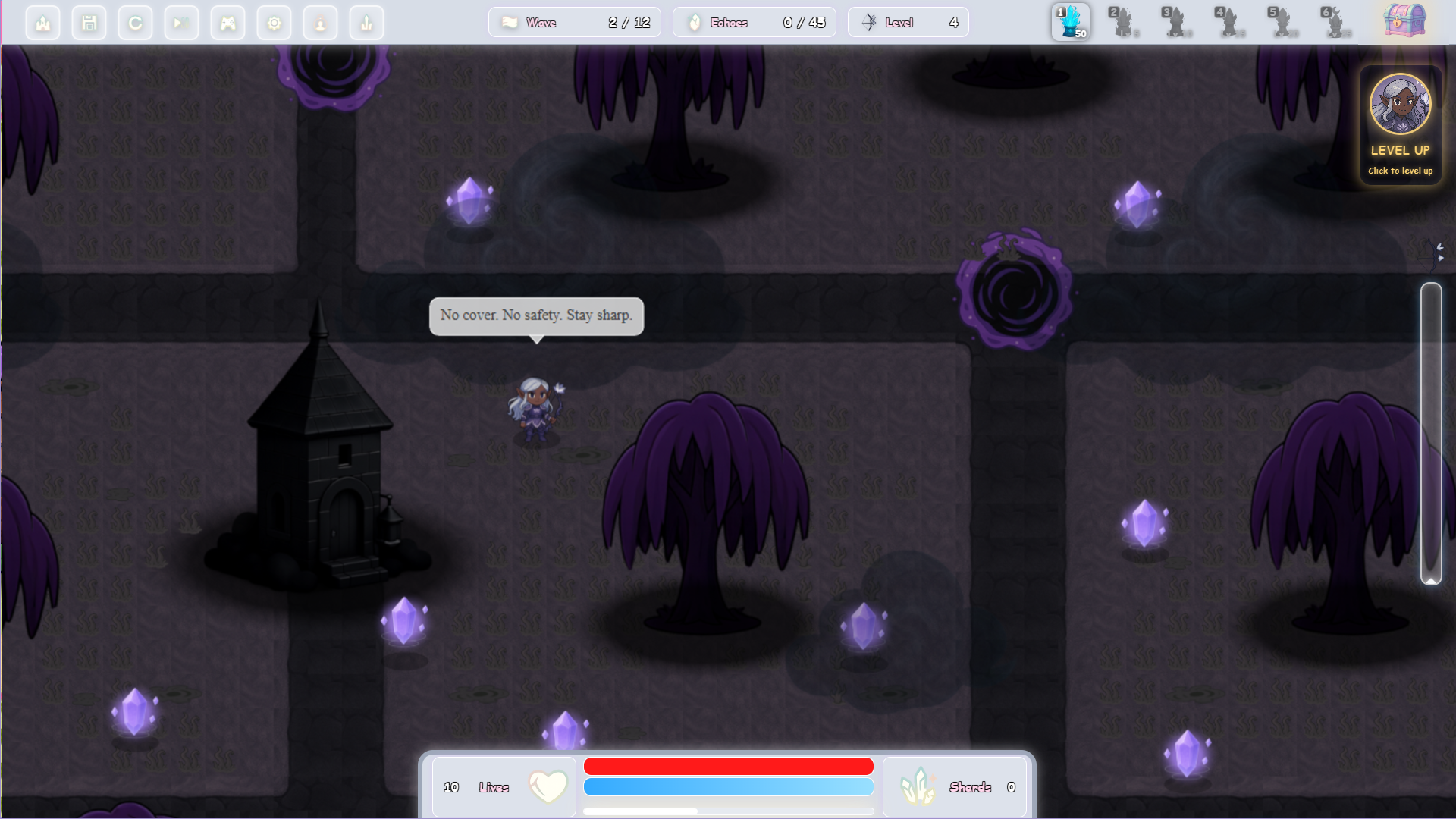Image resolution: width=1456 pixels, height=819 pixels.
Task: Click the crystal spire icon in the toolbar
Action: coord(366,23)
